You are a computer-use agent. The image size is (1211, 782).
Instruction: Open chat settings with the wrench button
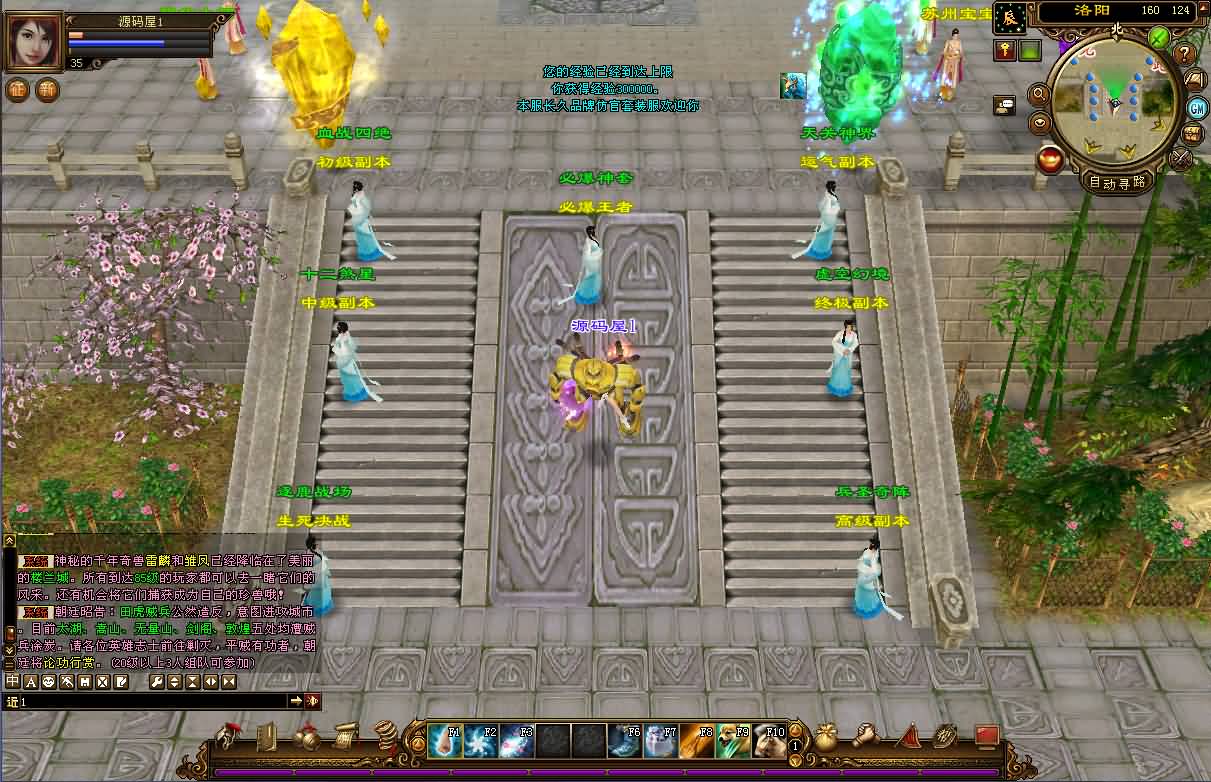[x=156, y=682]
